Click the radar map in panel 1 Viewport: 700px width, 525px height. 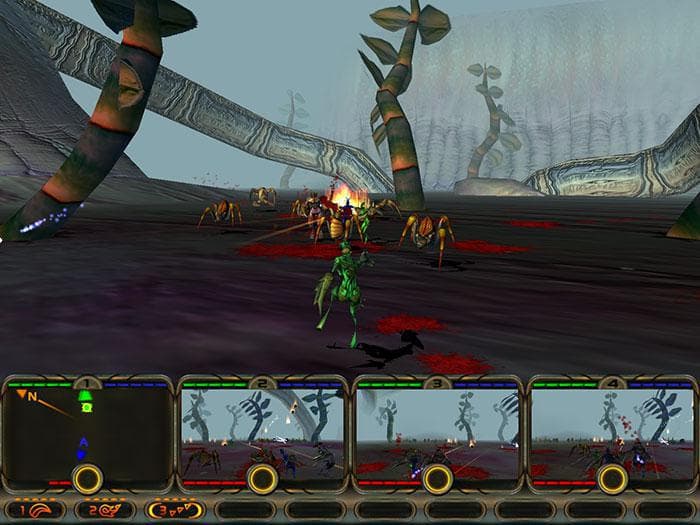(87, 430)
